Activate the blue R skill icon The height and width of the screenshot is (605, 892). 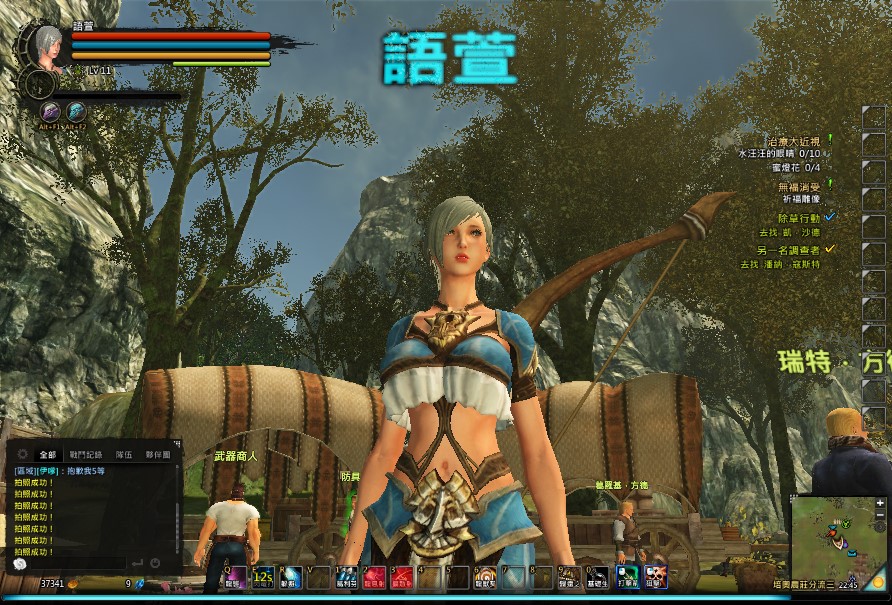point(291,577)
